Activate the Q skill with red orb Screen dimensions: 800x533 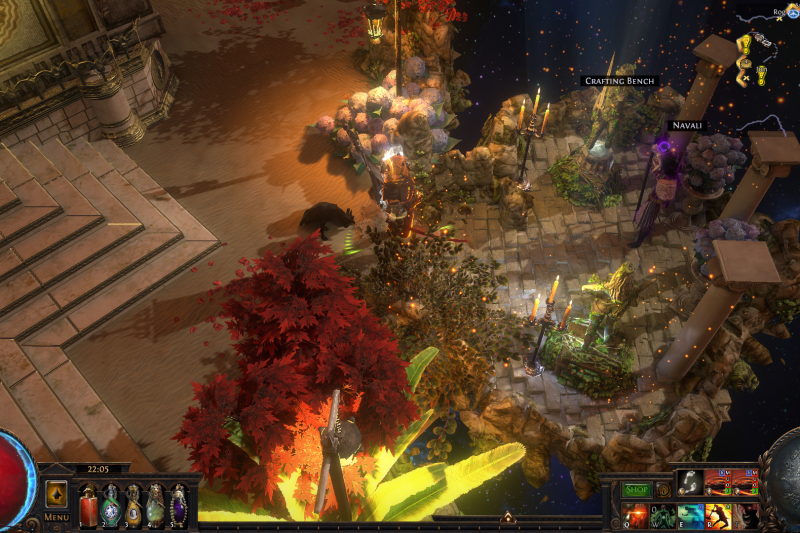click(x=635, y=516)
